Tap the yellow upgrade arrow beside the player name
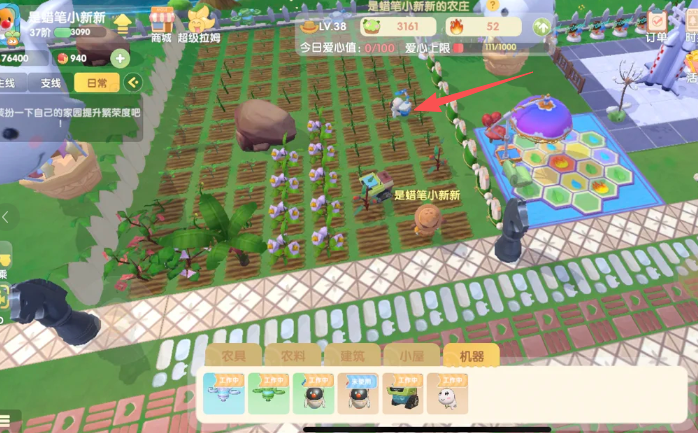The width and height of the screenshot is (698, 433). click(123, 23)
